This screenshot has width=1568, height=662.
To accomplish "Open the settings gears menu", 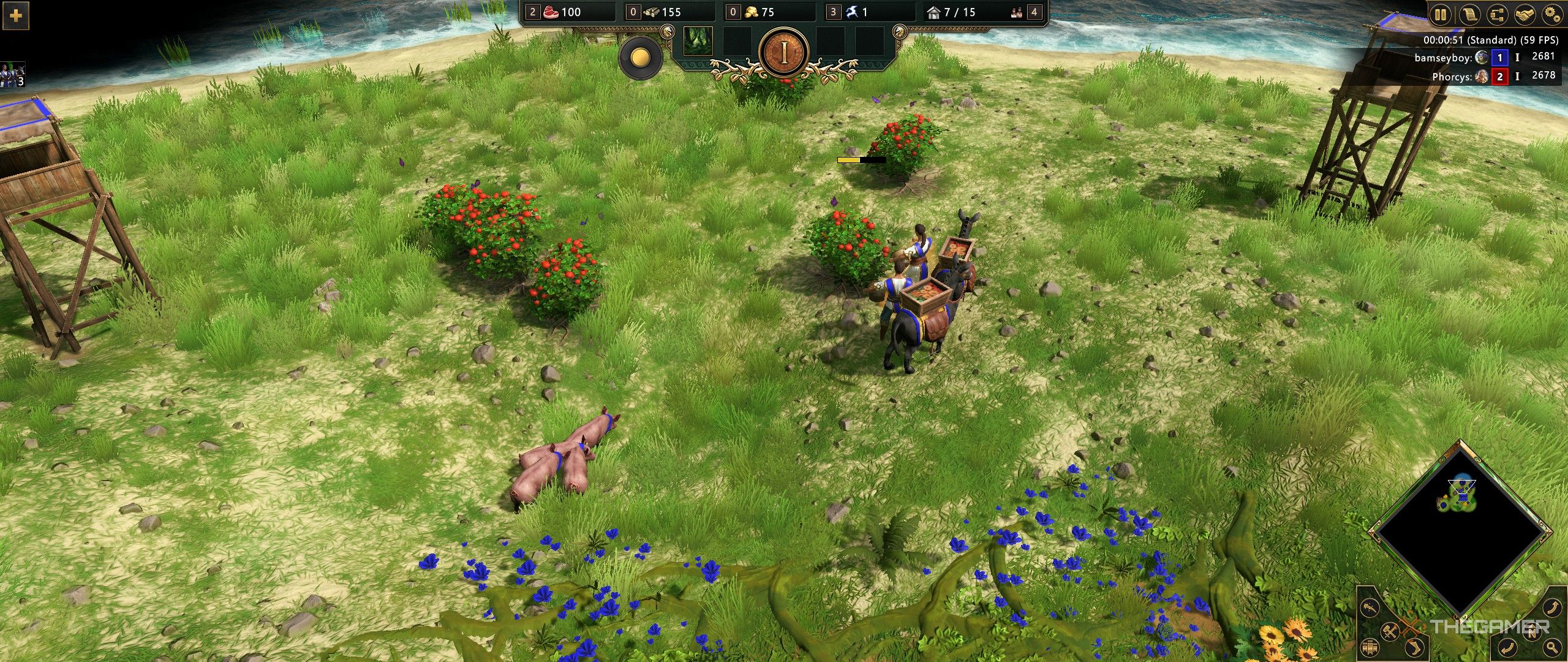I will [x=1552, y=14].
